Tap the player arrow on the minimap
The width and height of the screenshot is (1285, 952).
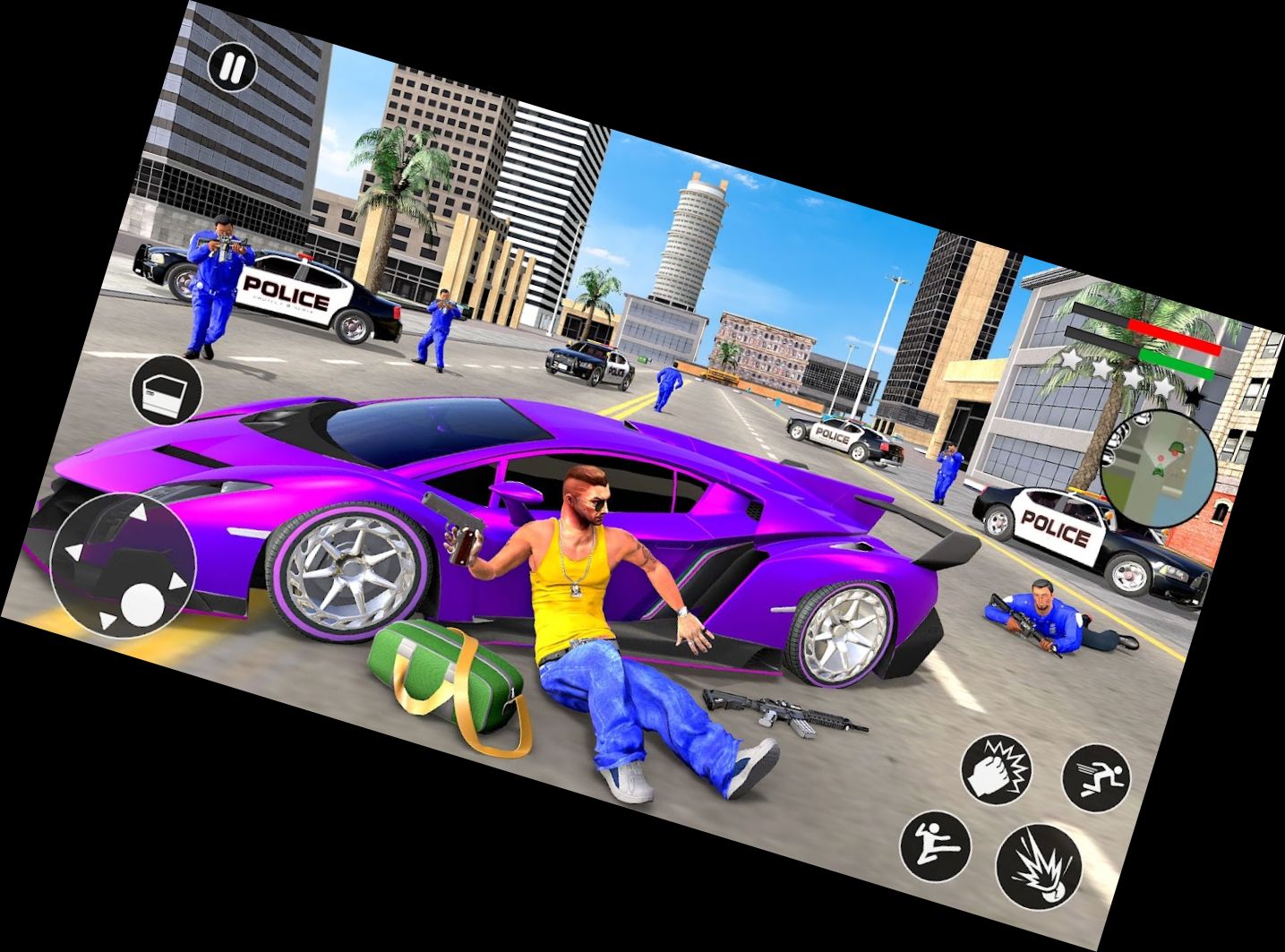1158,472
